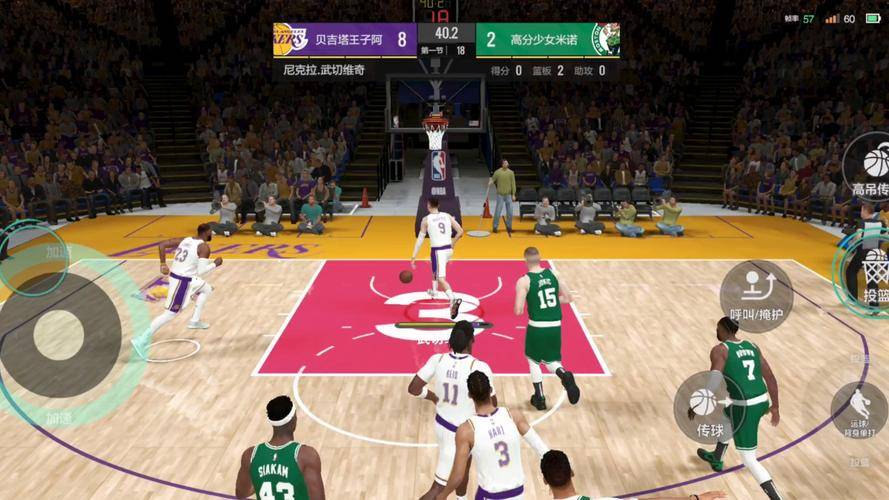Click the virtual joystick center knob
This screenshot has width=889, height=500.
pos(59,335)
